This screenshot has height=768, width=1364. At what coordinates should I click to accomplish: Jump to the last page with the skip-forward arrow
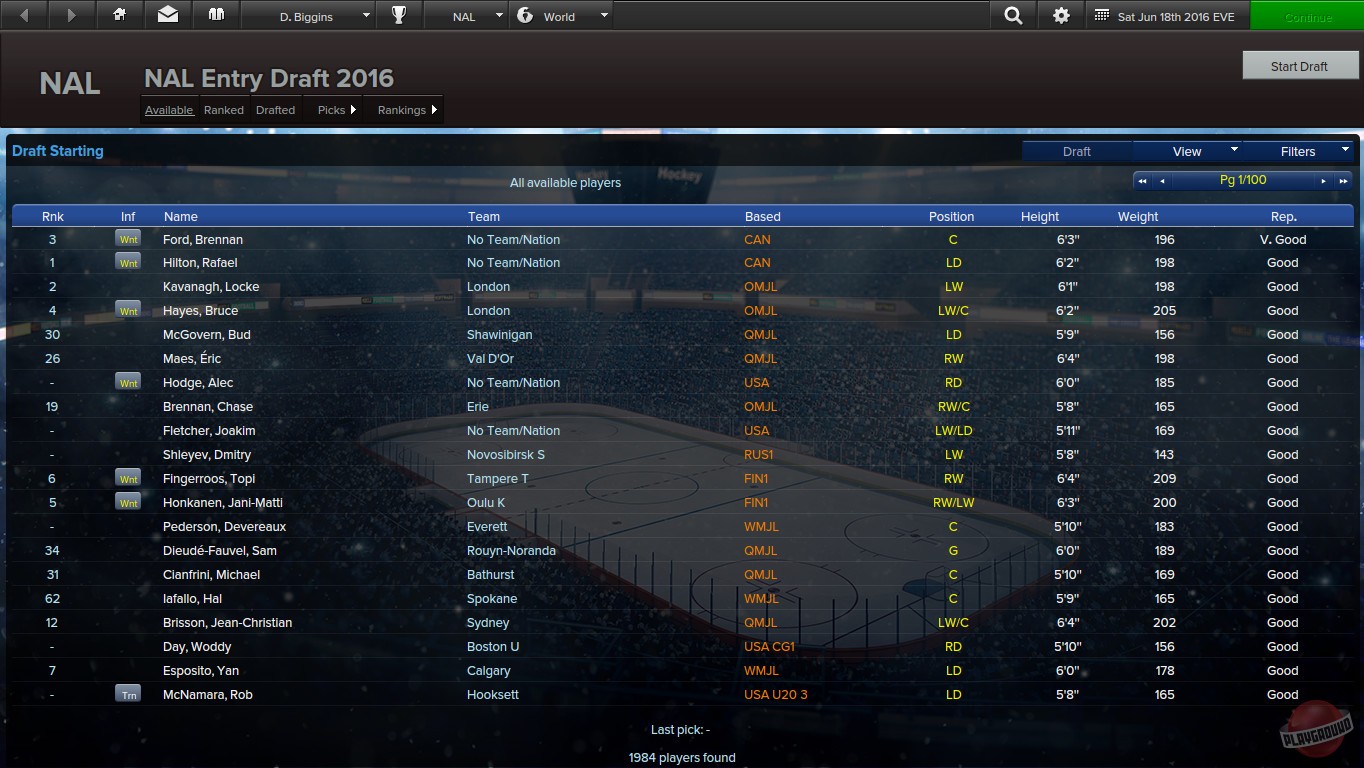point(1342,180)
